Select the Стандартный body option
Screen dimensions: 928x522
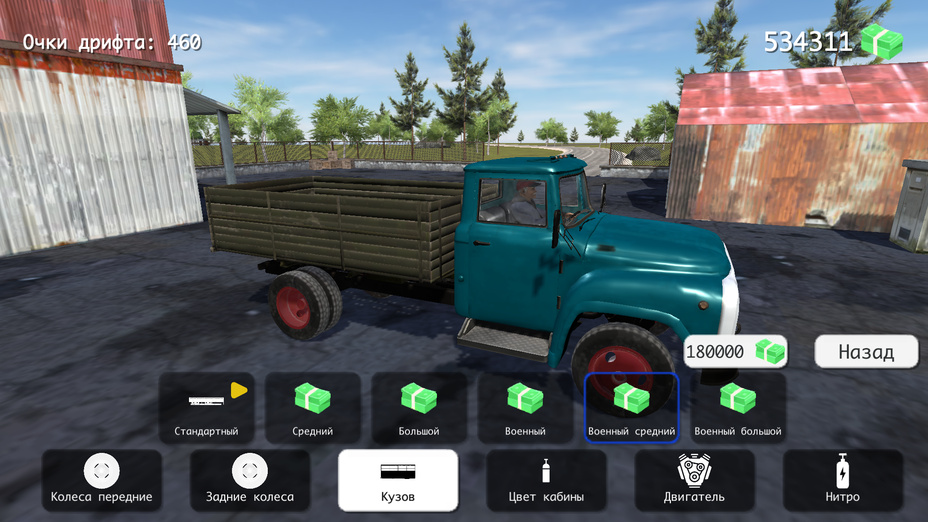[206, 408]
